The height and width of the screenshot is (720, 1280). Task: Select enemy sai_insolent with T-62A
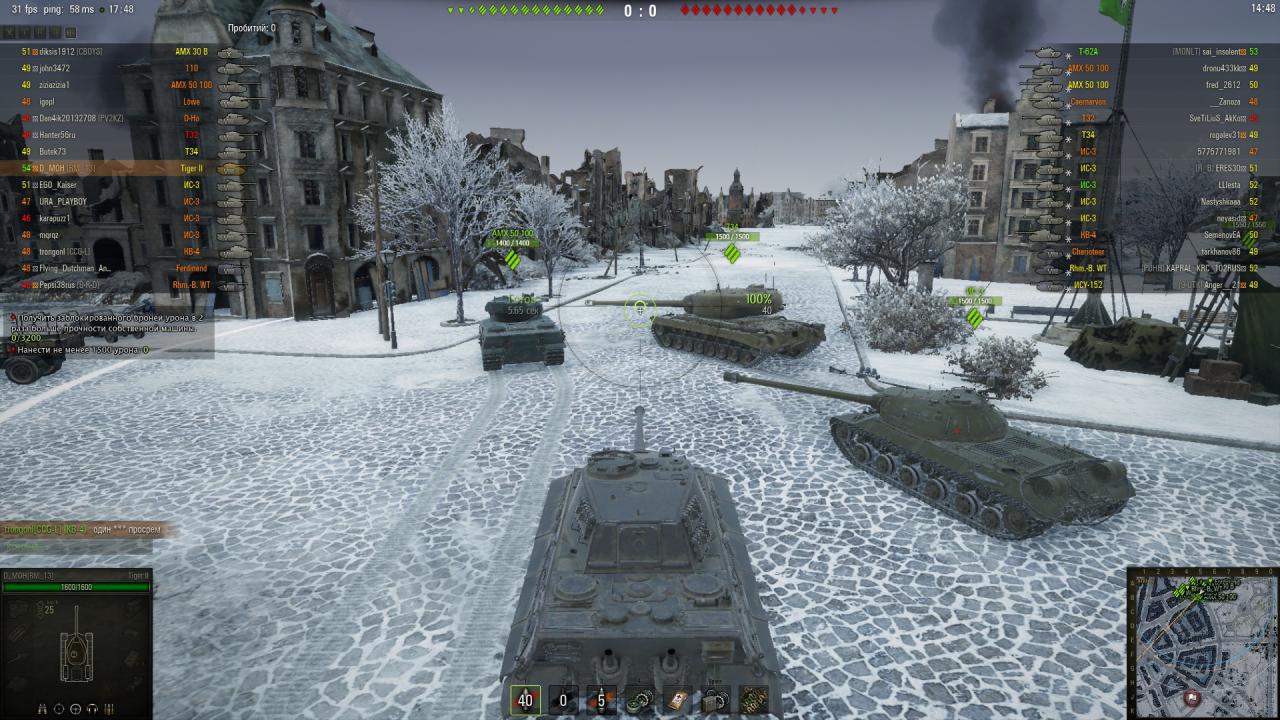(x=1208, y=51)
